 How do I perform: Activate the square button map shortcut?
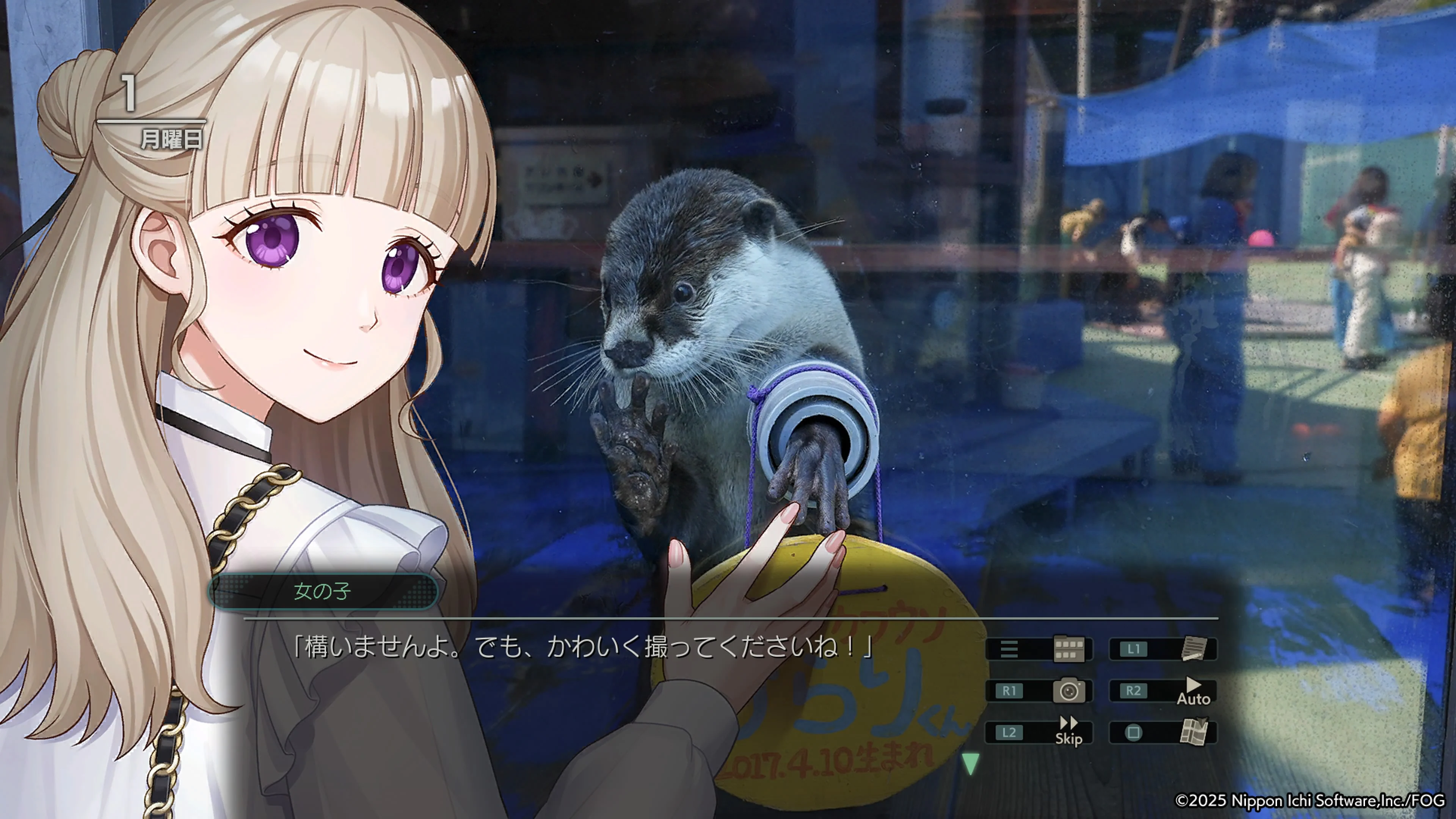(x=1134, y=733)
